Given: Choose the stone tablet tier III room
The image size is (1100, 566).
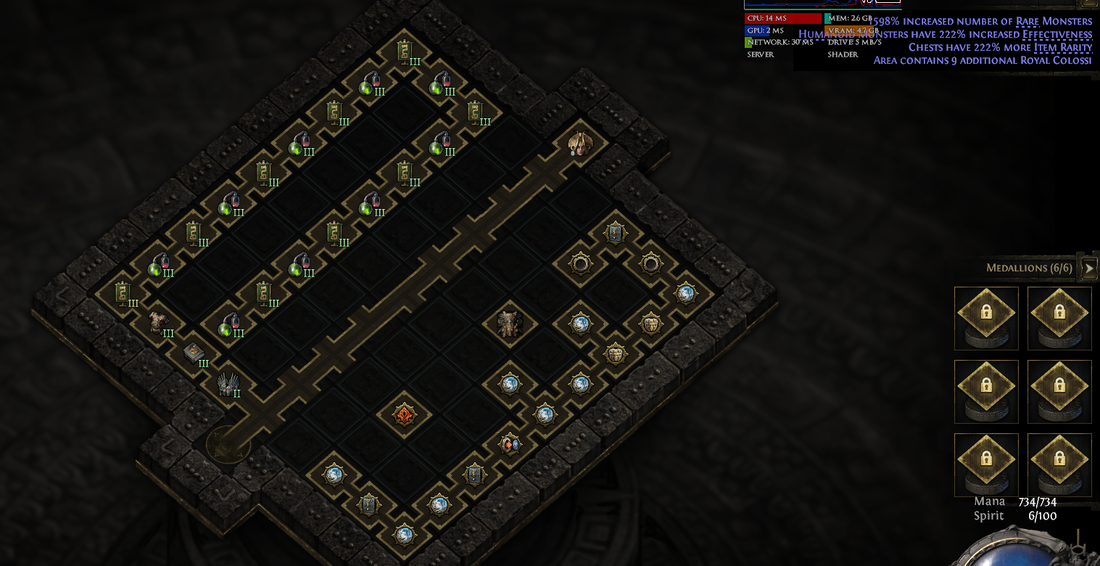Looking at the screenshot, I should click(x=193, y=352).
